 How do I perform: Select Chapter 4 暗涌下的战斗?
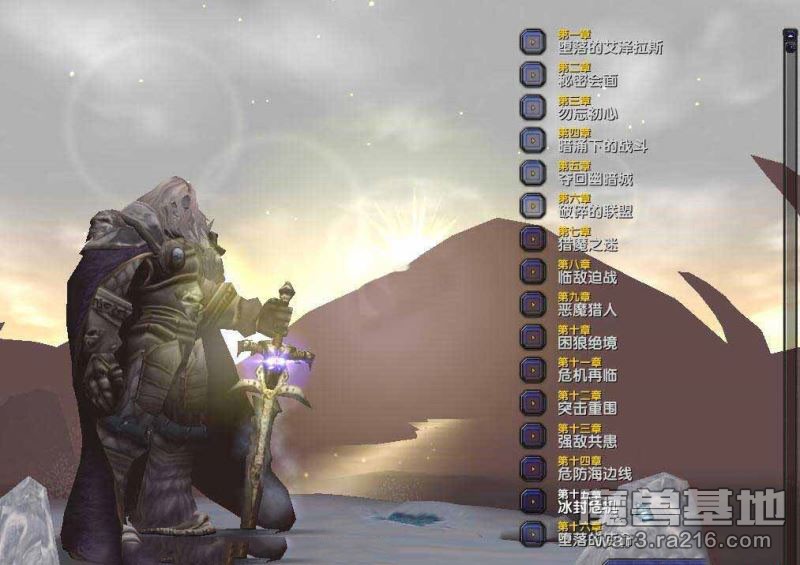534,140
